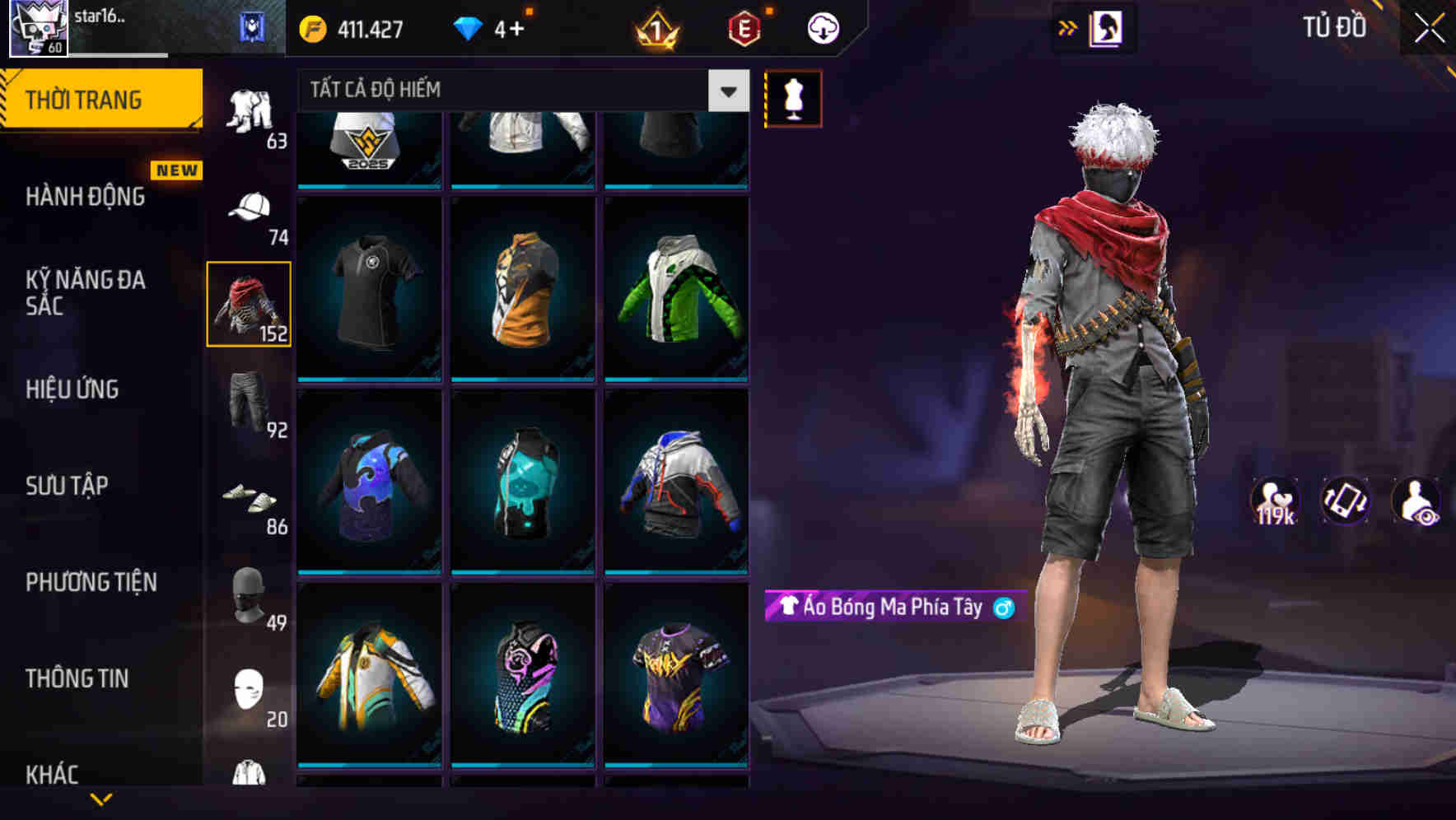The width and height of the screenshot is (1456, 820).
Task: Toggle the cloud download icon in the top bar
Action: tap(820, 27)
